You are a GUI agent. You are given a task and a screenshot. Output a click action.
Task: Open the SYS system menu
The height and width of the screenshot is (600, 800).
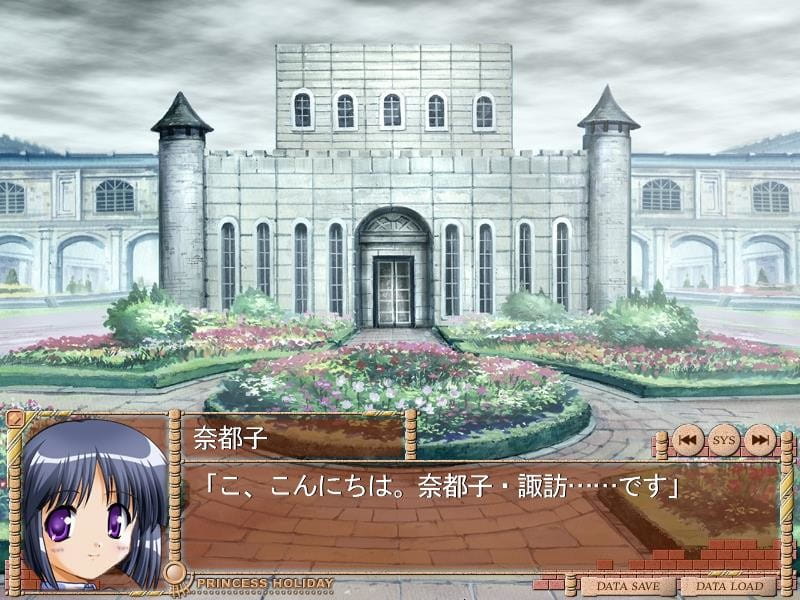(723, 439)
